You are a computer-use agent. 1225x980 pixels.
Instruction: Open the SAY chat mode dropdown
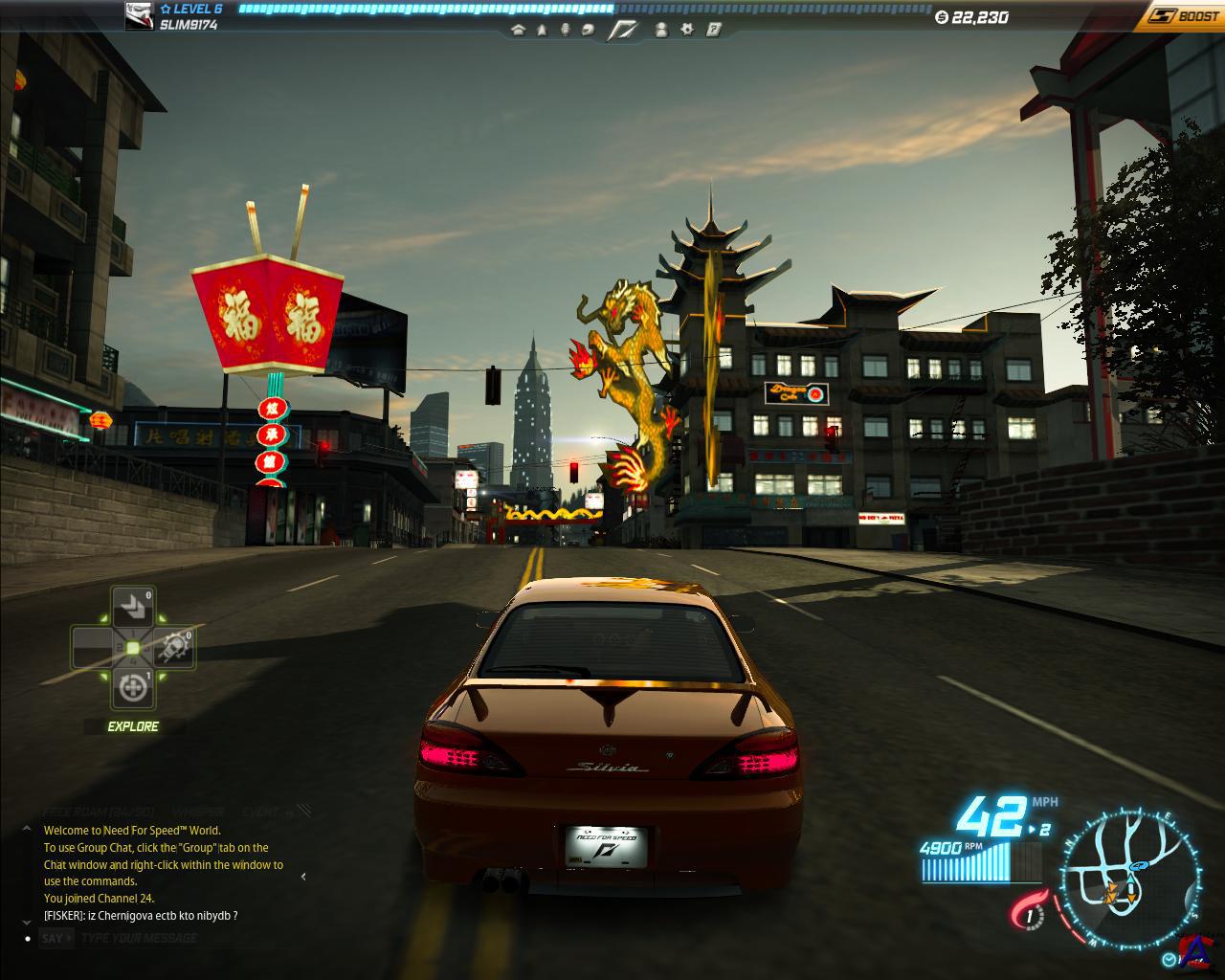pos(56,938)
